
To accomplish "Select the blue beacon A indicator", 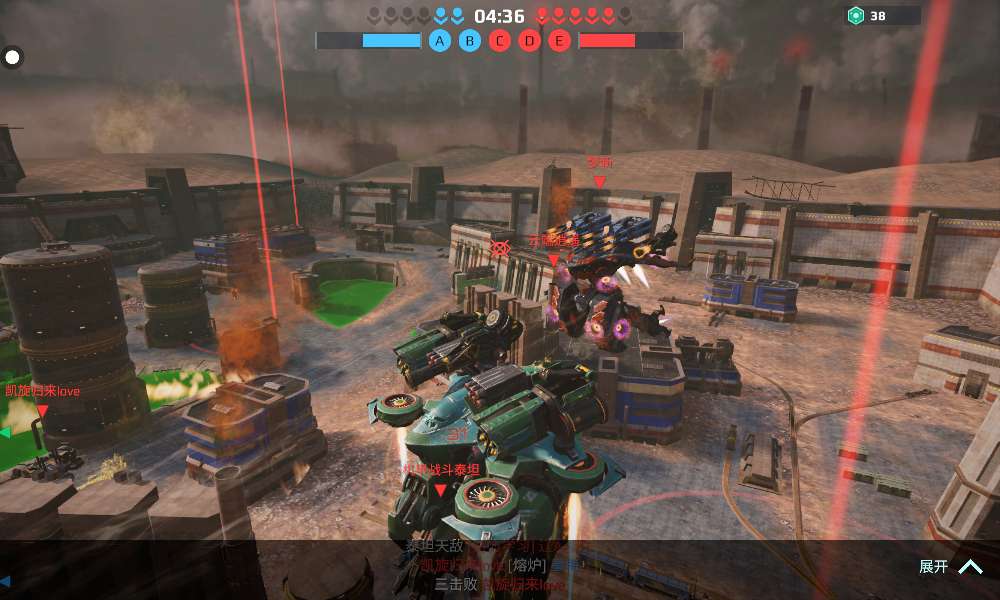I will click(439, 41).
